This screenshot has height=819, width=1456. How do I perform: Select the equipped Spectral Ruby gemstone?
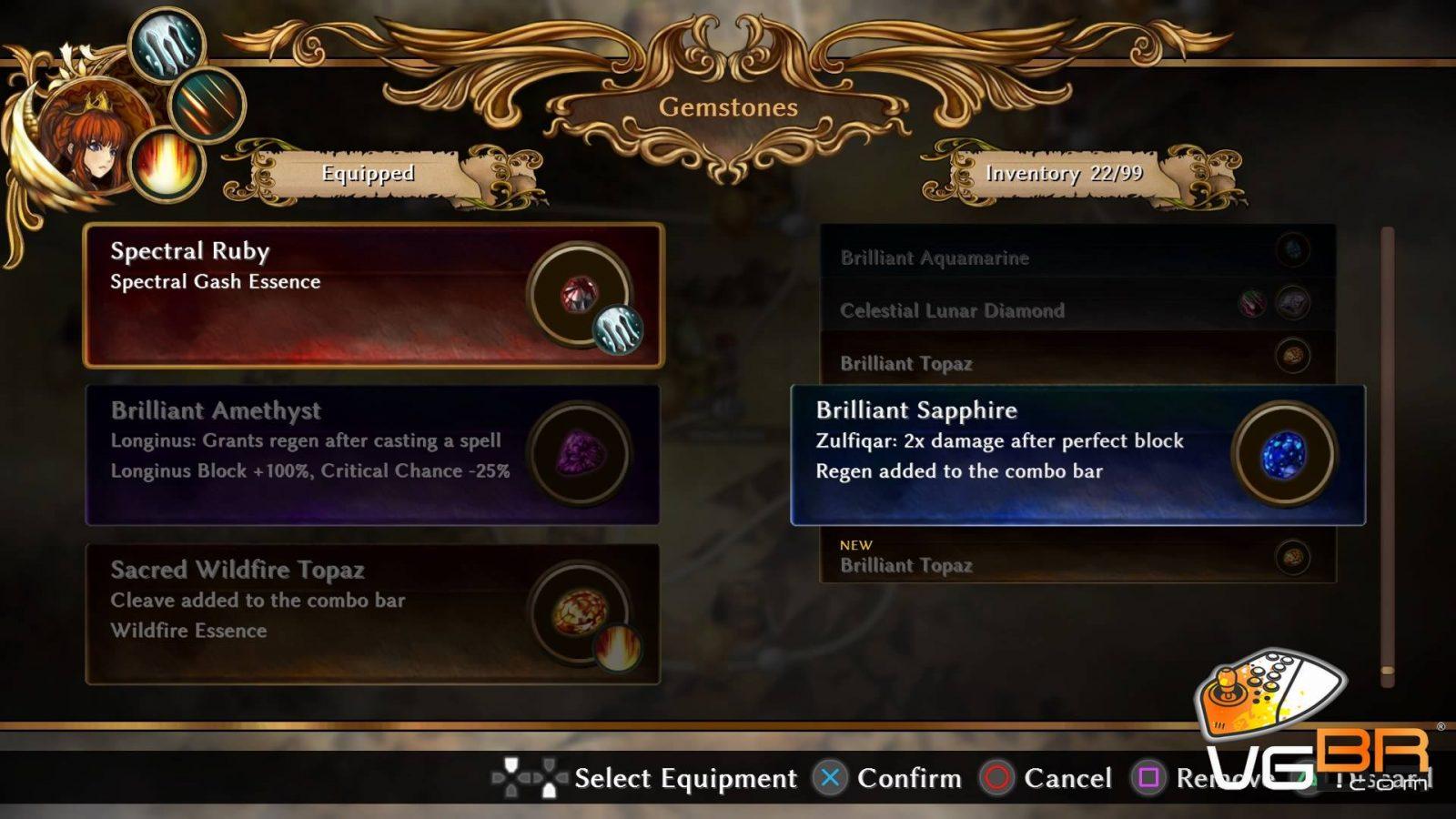(x=373, y=296)
